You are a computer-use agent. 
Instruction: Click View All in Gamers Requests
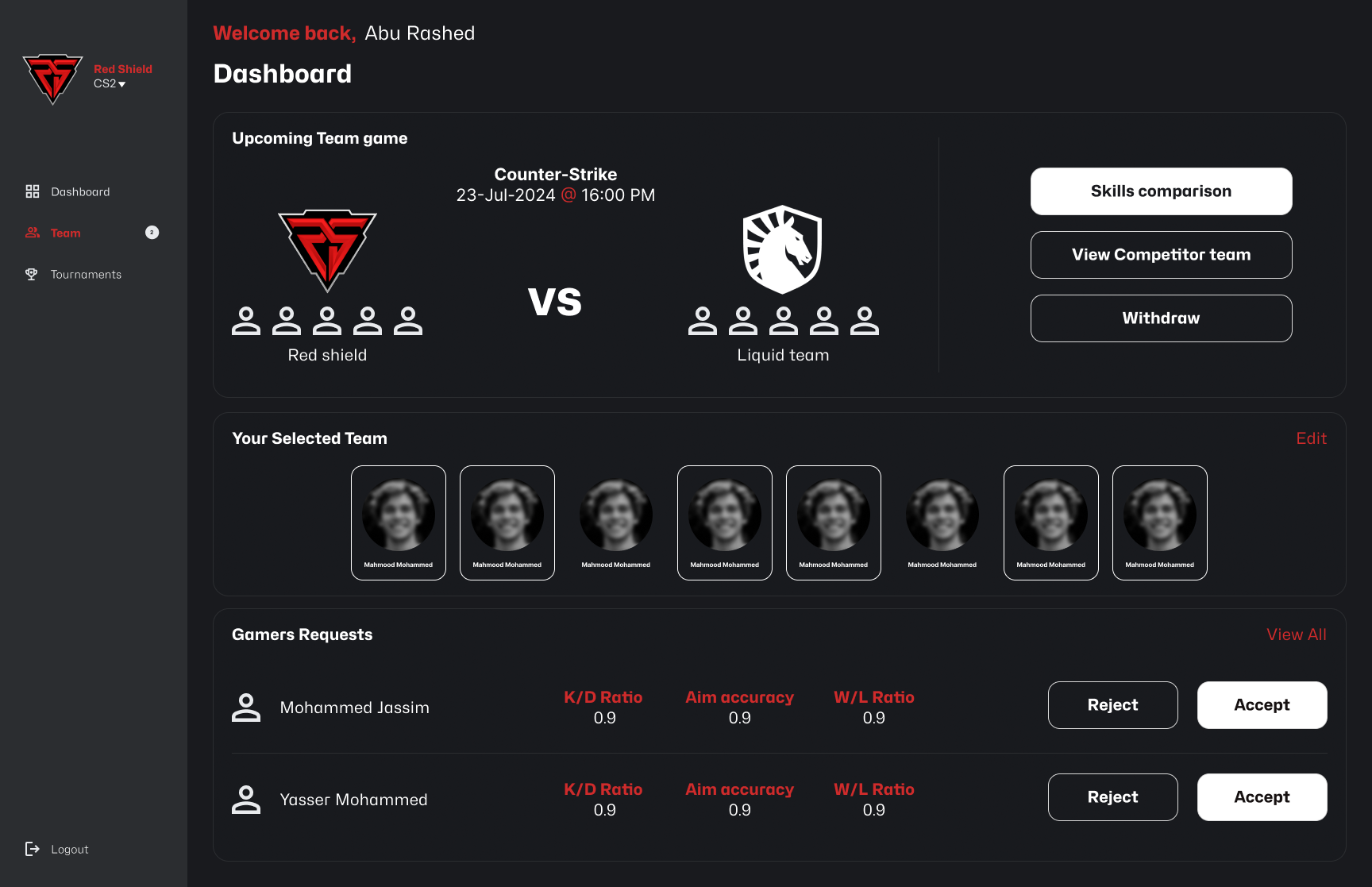click(1296, 634)
